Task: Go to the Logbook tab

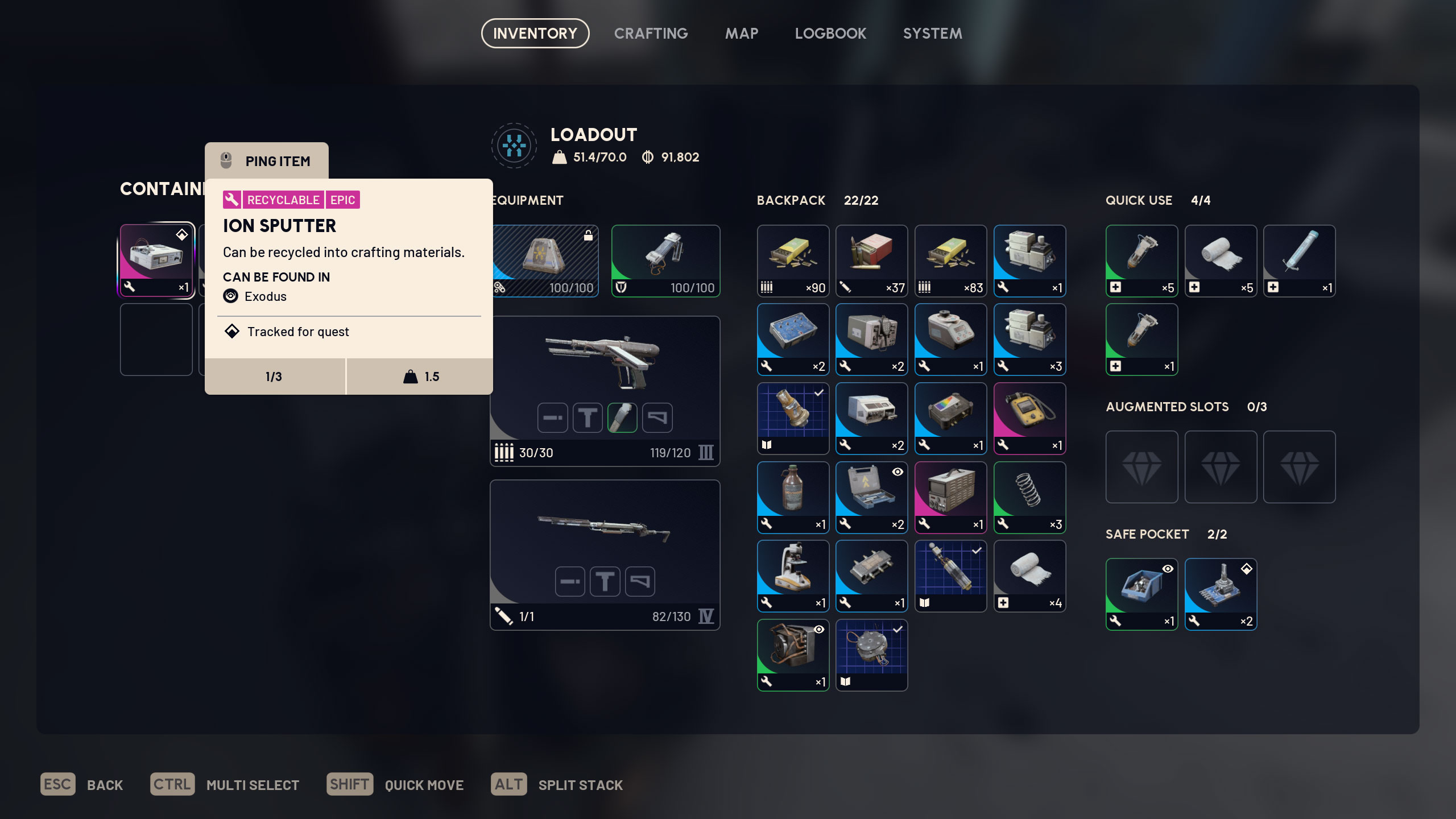Action: coord(830,34)
